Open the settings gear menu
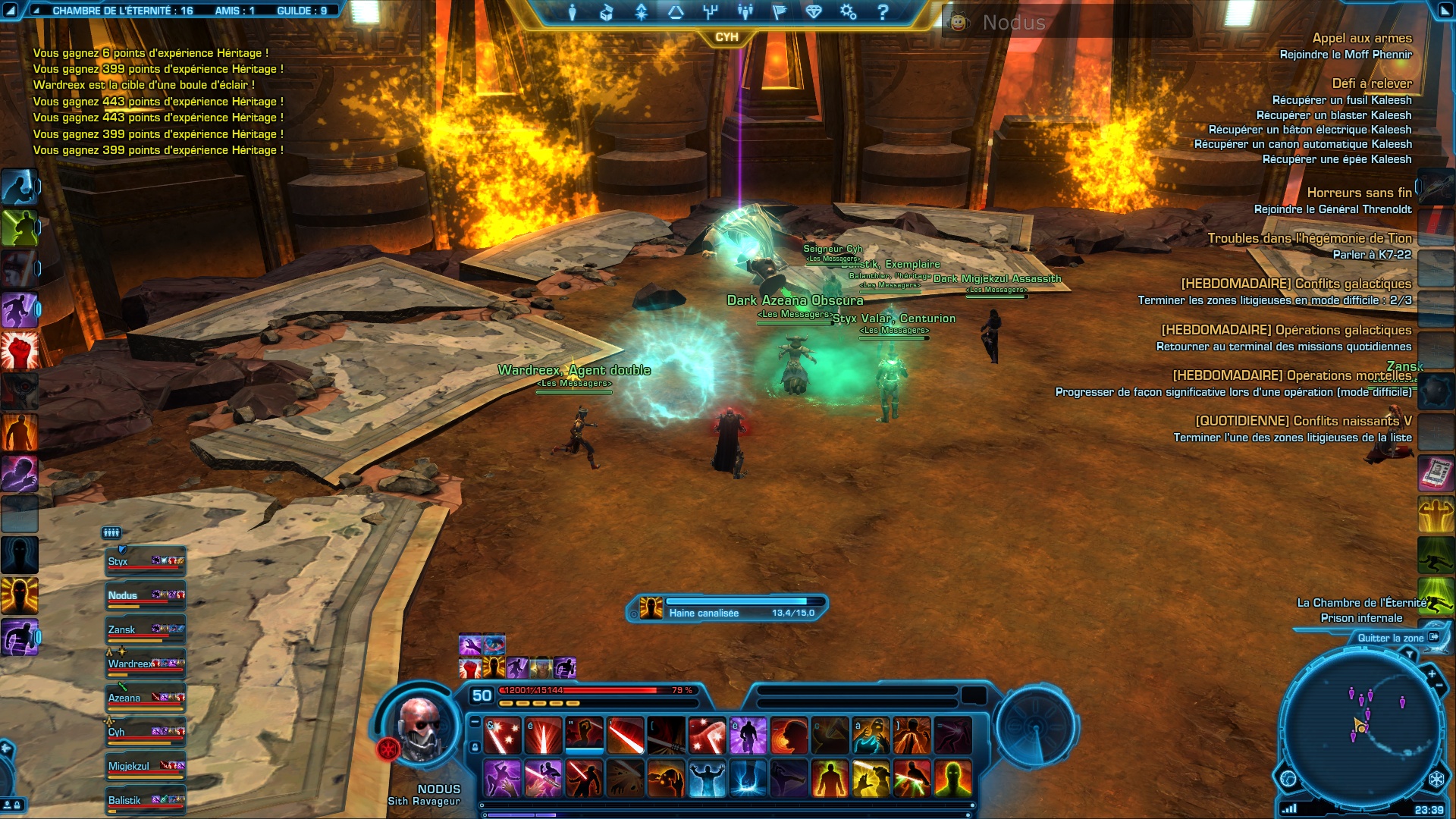 [x=848, y=12]
